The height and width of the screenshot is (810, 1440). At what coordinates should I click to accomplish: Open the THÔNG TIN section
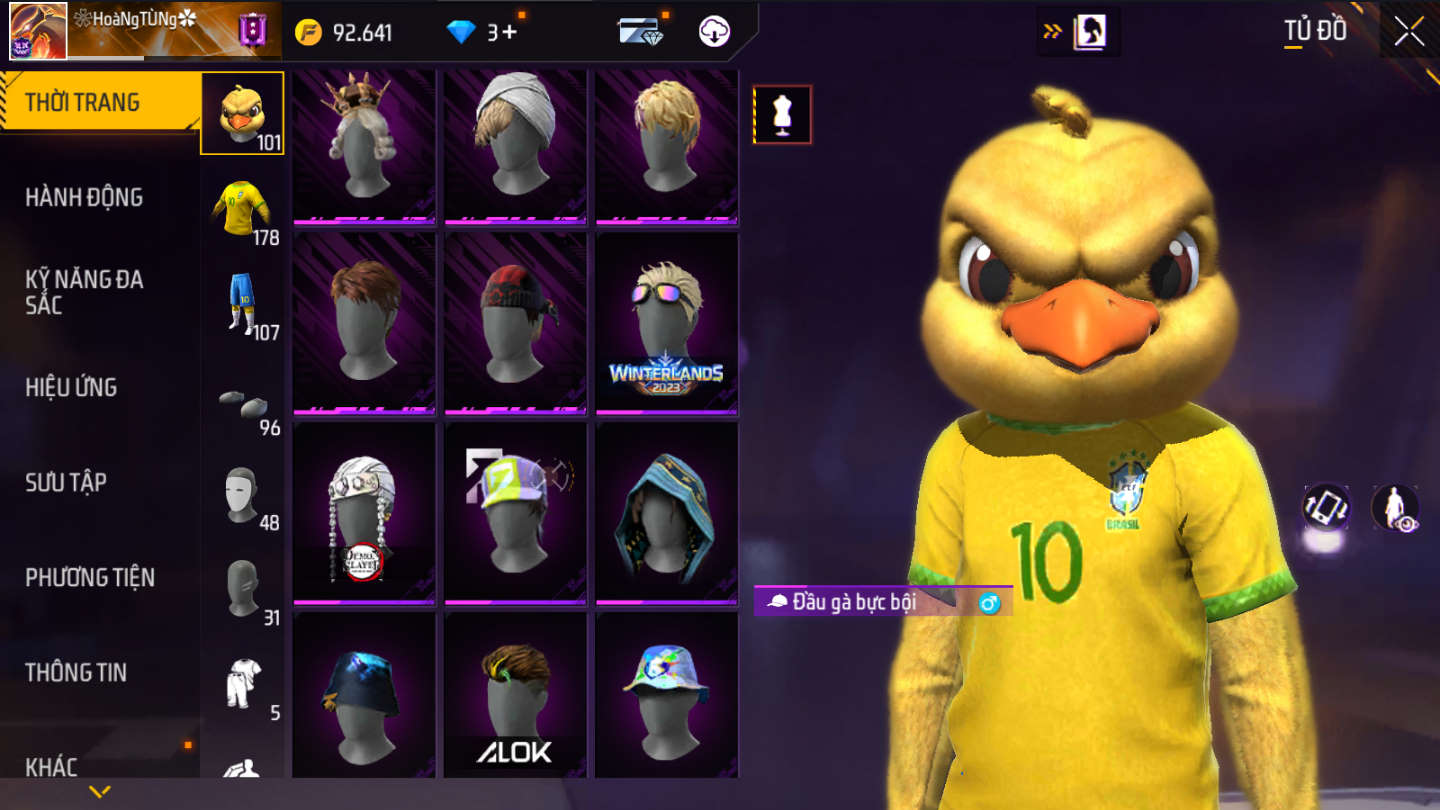point(76,672)
